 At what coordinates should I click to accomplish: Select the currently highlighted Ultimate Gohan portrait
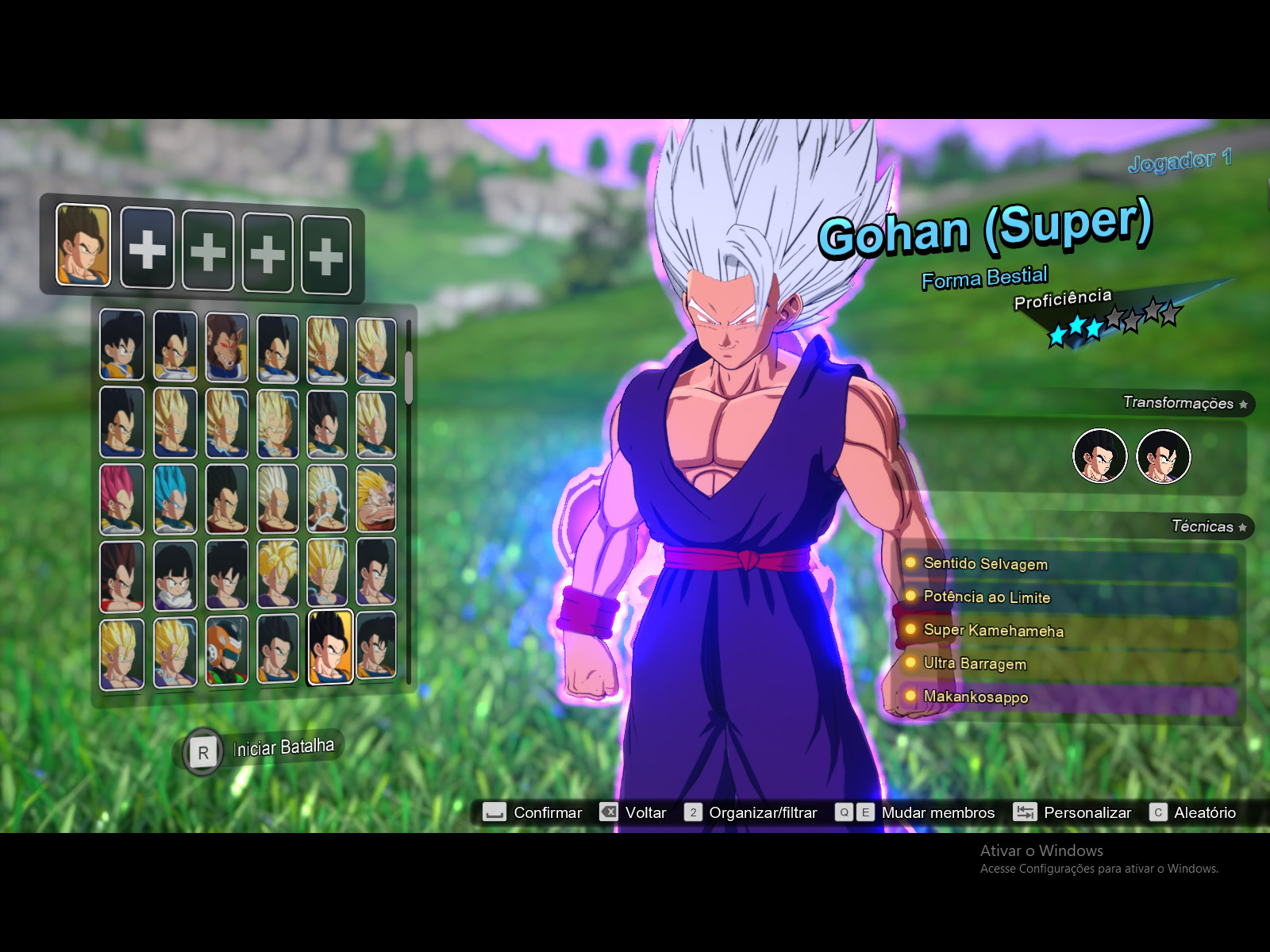327,651
